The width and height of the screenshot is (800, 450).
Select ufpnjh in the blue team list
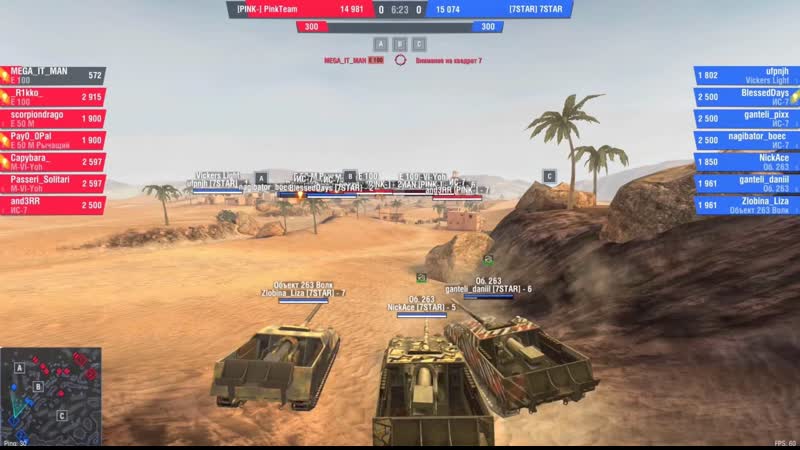[x=745, y=75]
